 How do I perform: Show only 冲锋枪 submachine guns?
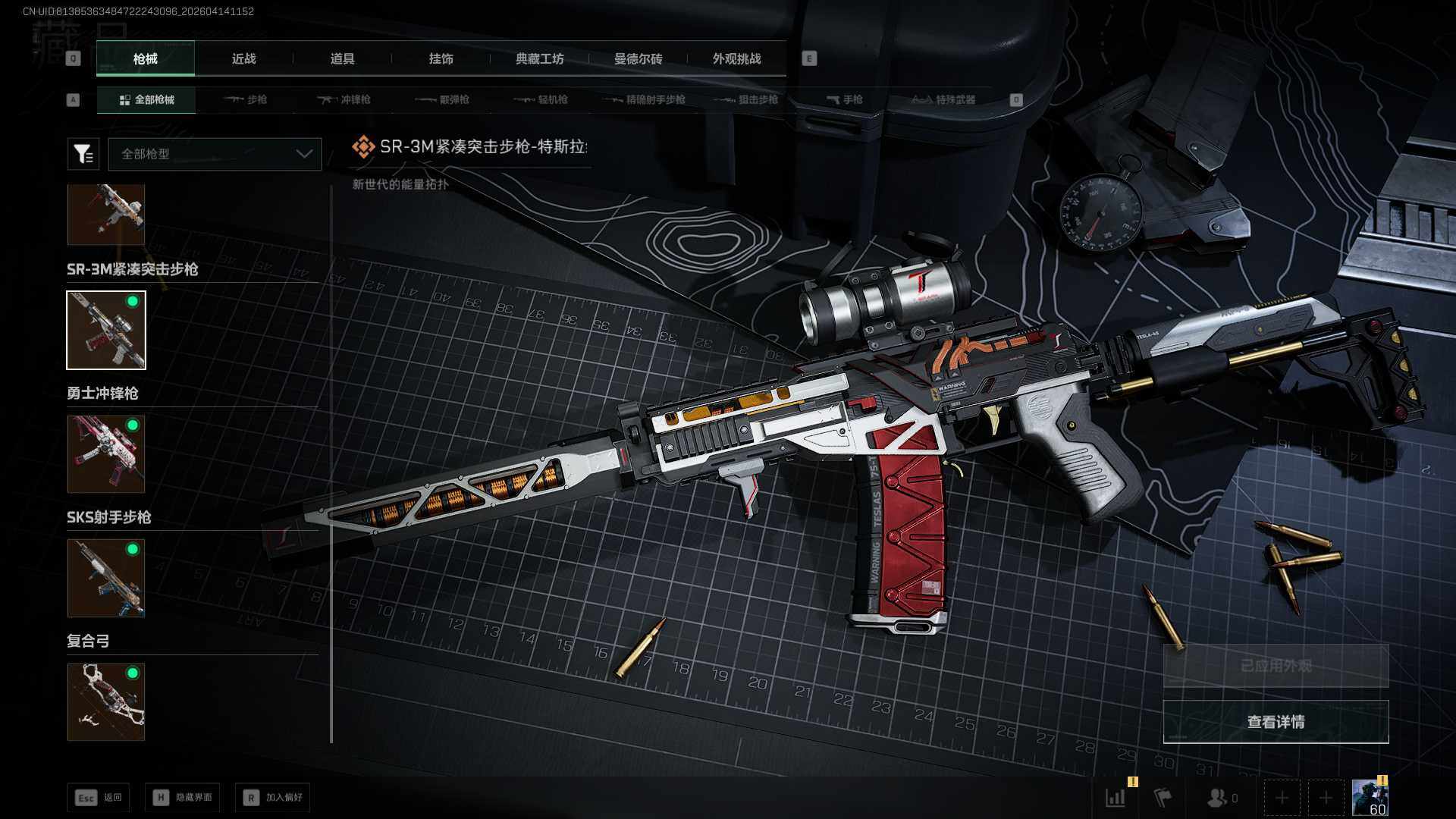tap(345, 99)
